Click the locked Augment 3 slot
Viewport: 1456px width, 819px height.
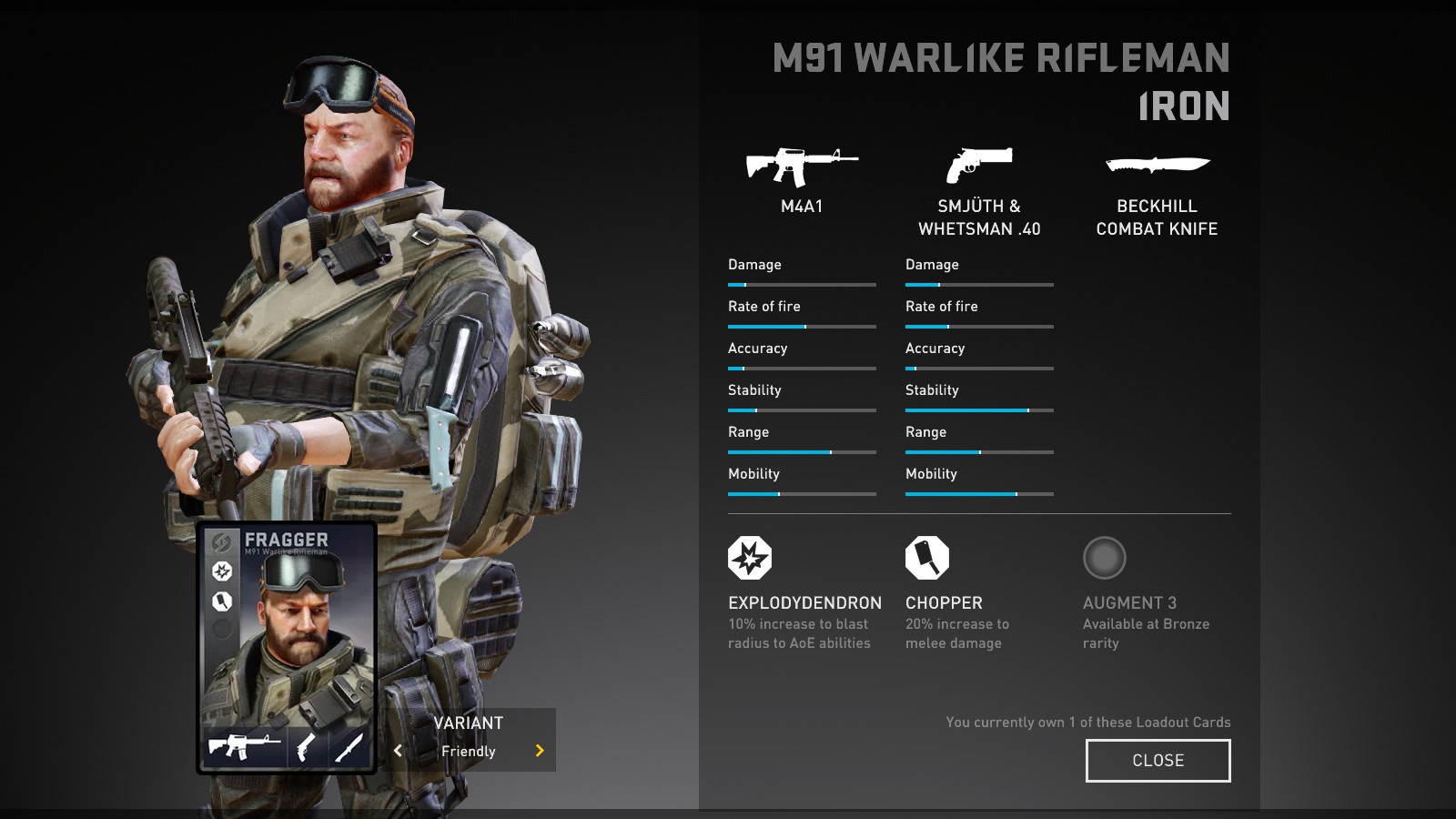1104,558
